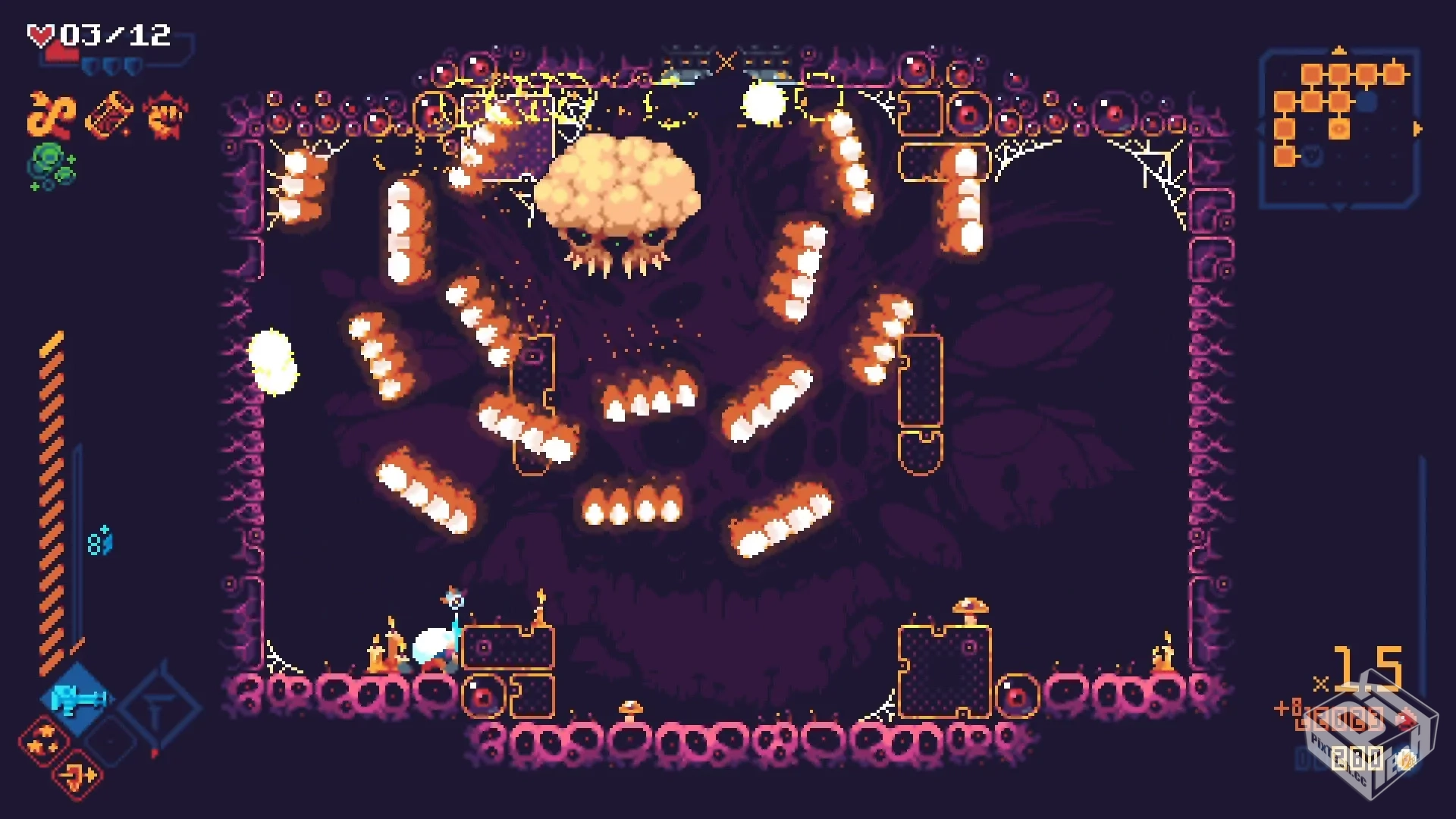Select the highlighted square room on the minimap
Screen dimensions: 1456x819
pyautogui.click(x=1339, y=129)
